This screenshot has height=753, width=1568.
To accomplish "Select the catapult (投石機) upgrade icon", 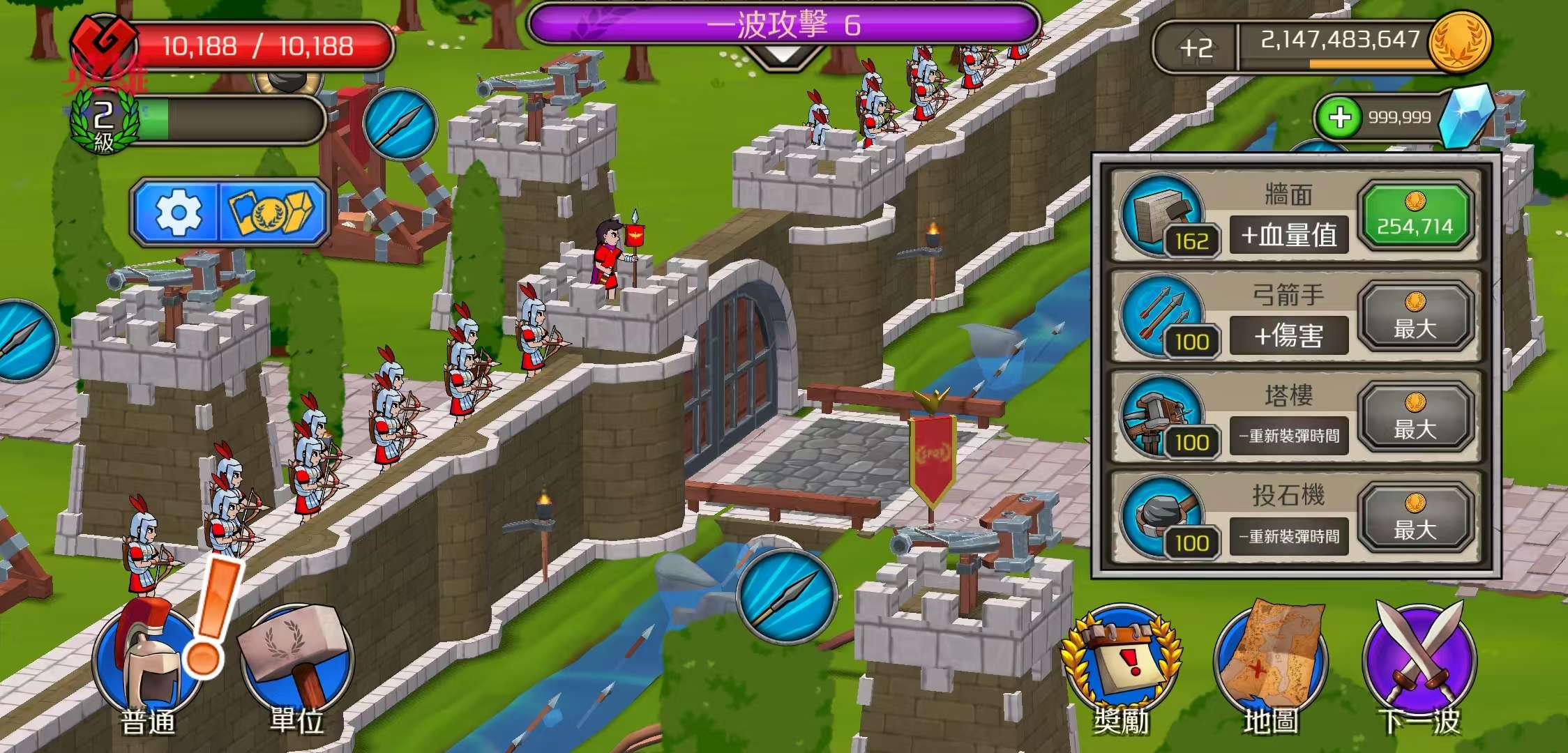I will click(x=1161, y=517).
